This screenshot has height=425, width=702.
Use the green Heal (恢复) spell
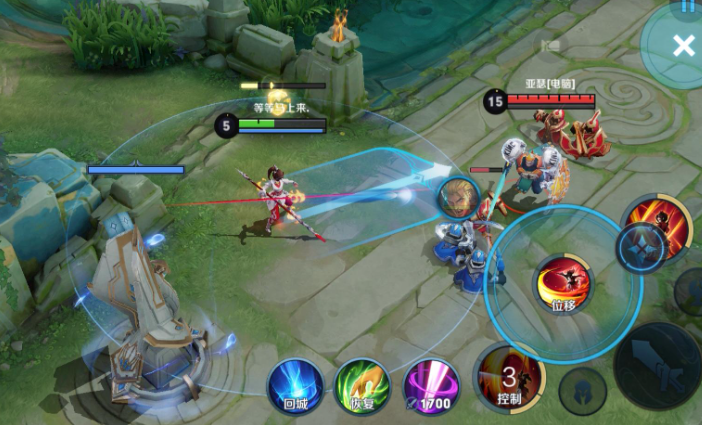pos(362,385)
